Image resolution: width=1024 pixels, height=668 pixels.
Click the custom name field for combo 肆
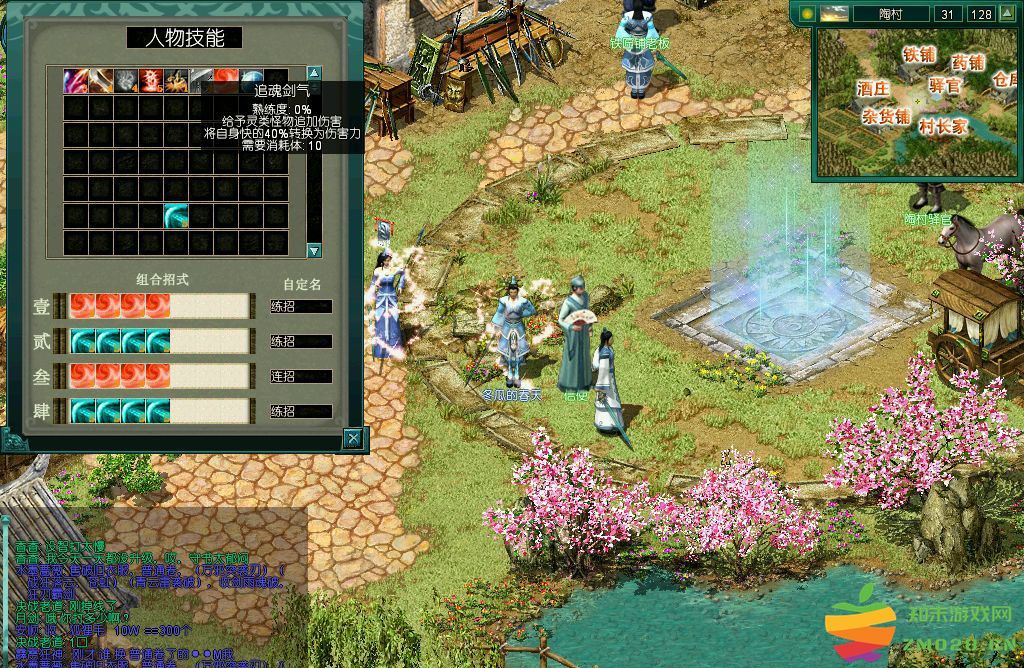click(x=301, y=411)
